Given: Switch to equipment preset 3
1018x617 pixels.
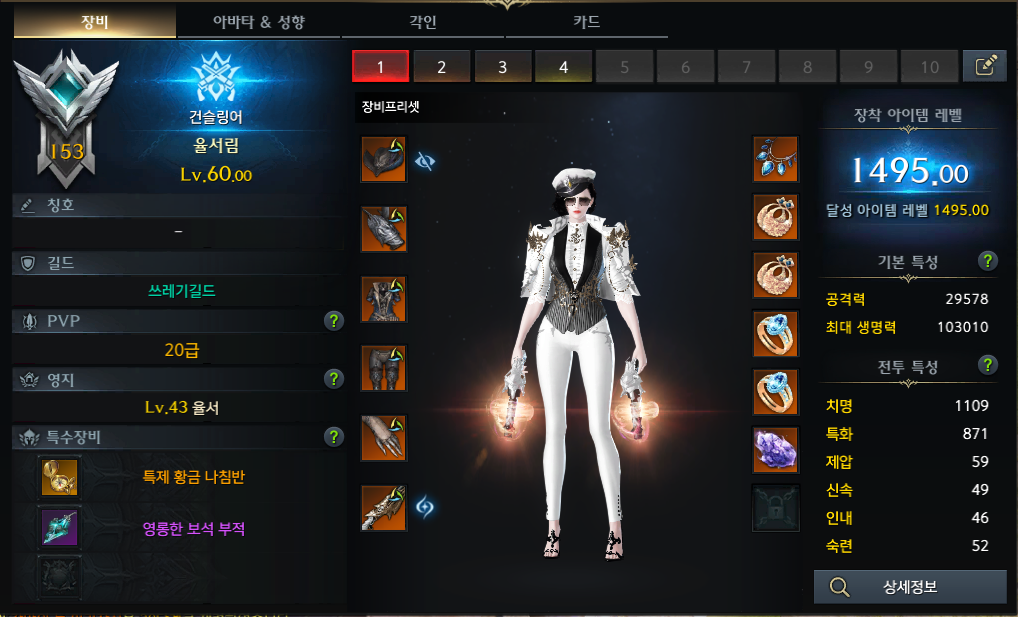Looking at the screenshot, I should click(x=502, y=67).
